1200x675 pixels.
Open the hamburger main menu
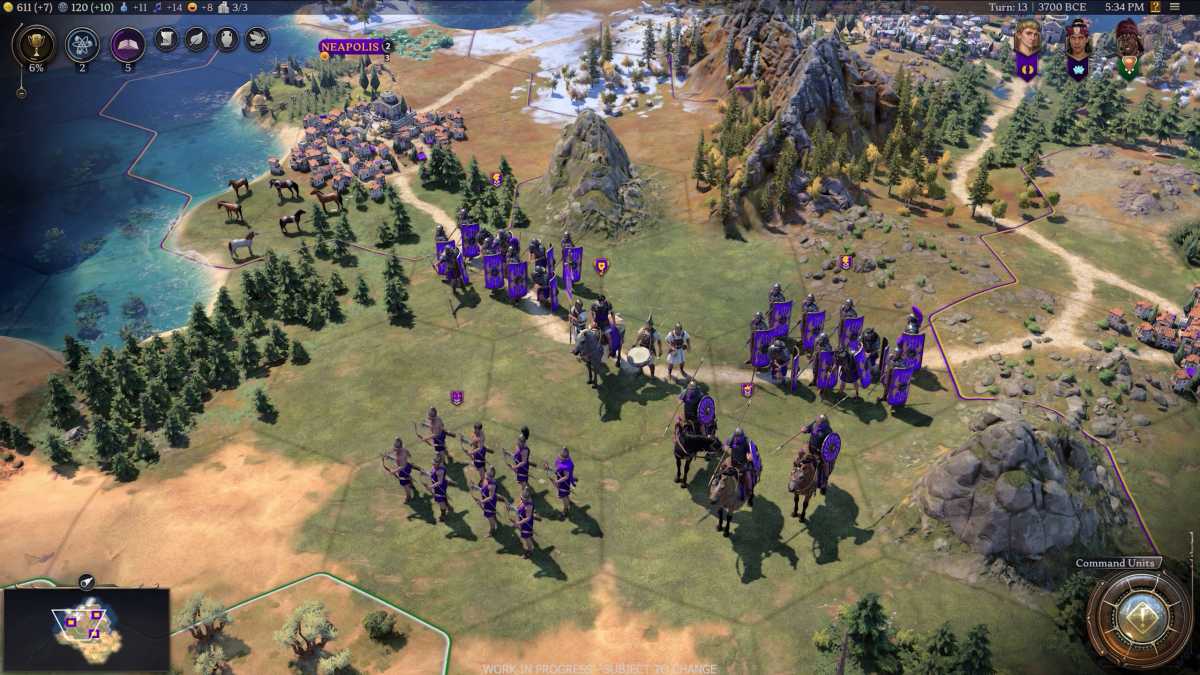(1177, 6)
